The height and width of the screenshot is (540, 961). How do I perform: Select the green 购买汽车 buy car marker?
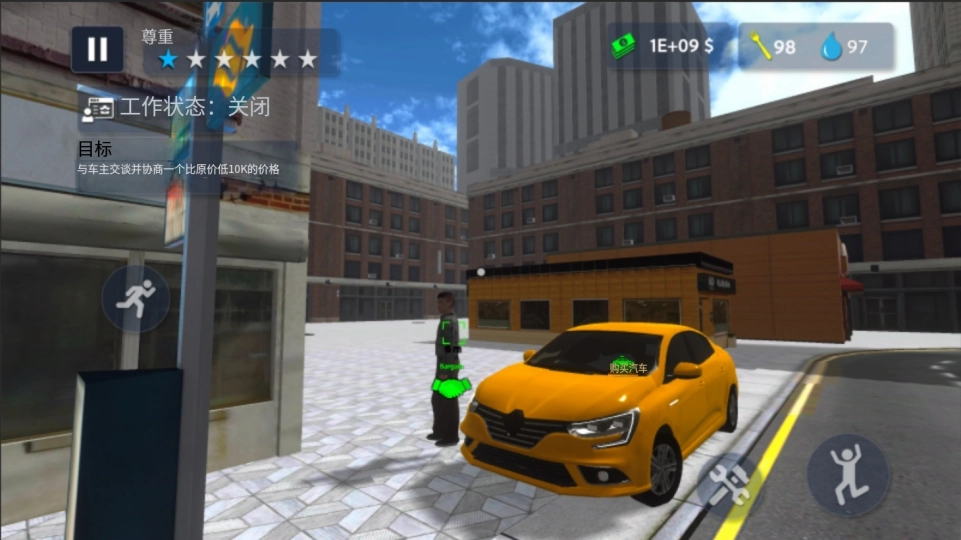tap(627, 366)
